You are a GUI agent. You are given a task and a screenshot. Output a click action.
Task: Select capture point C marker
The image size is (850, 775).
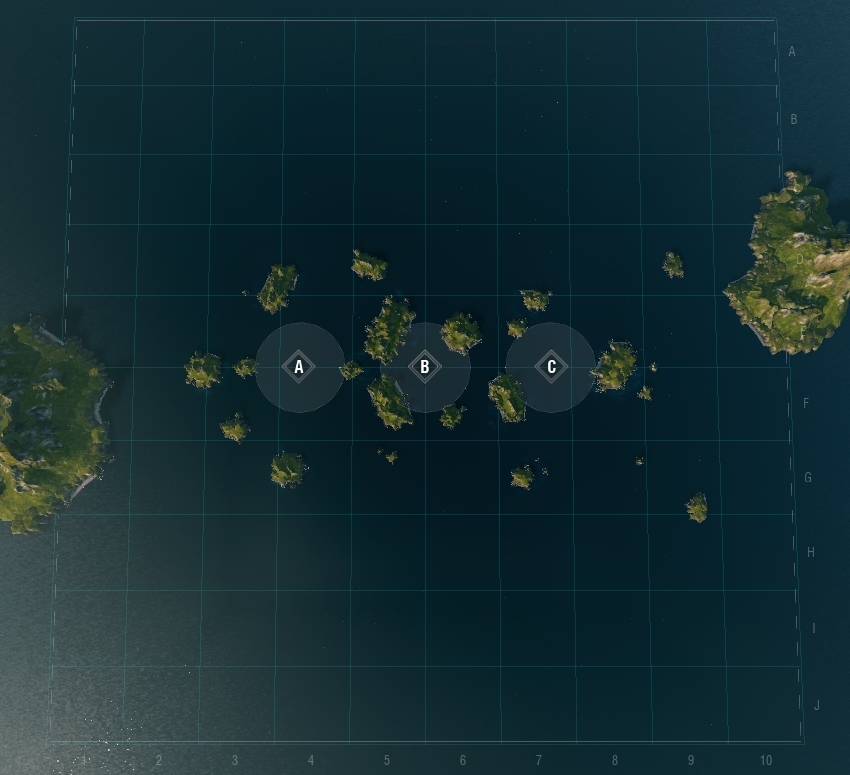(551, 367)
